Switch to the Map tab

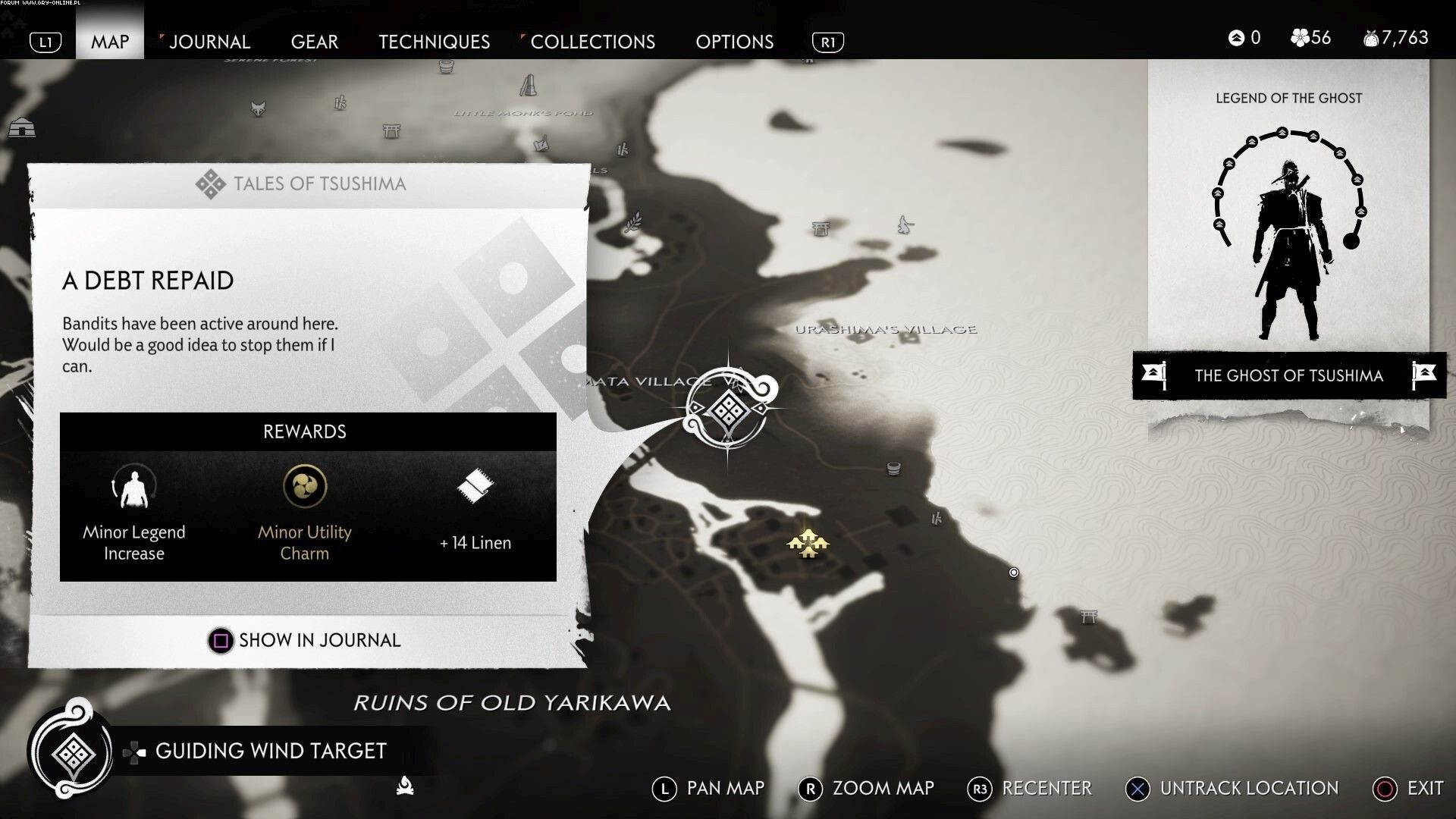(110, 42)
